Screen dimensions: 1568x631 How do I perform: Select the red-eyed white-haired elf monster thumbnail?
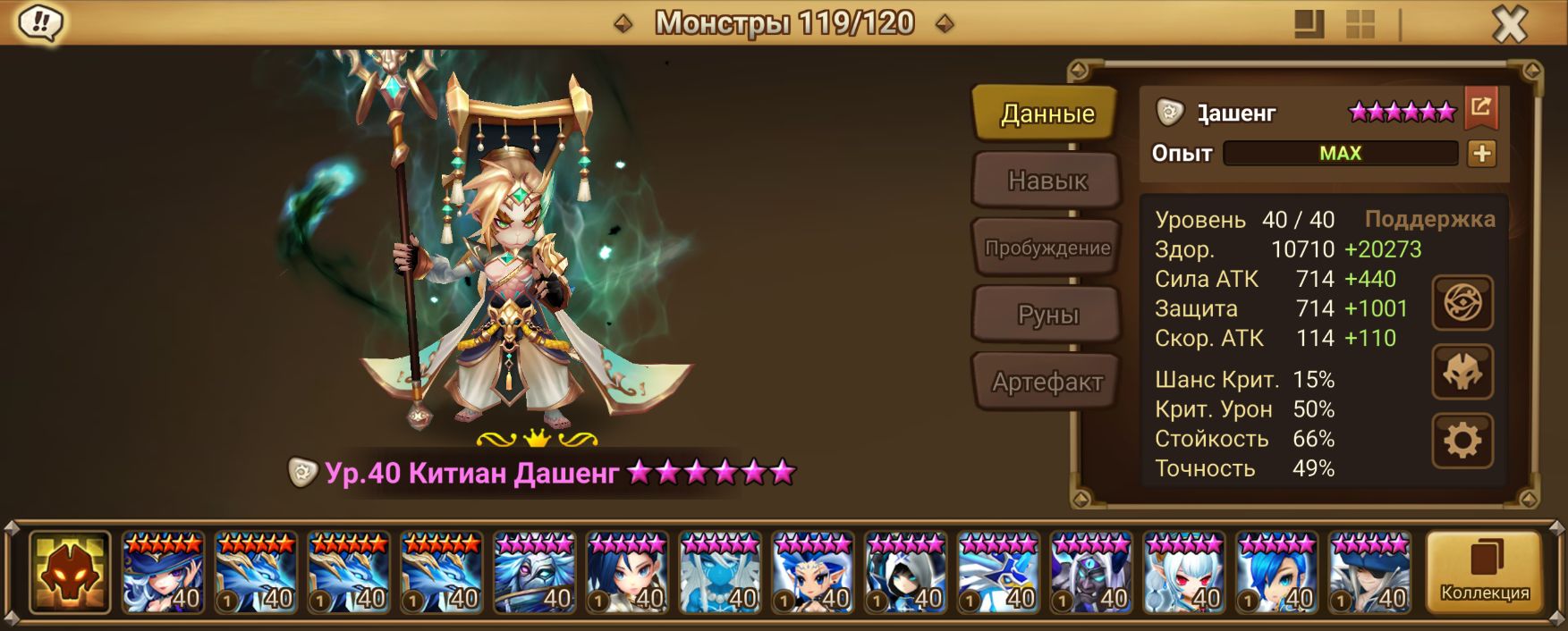pos(1183,573)
